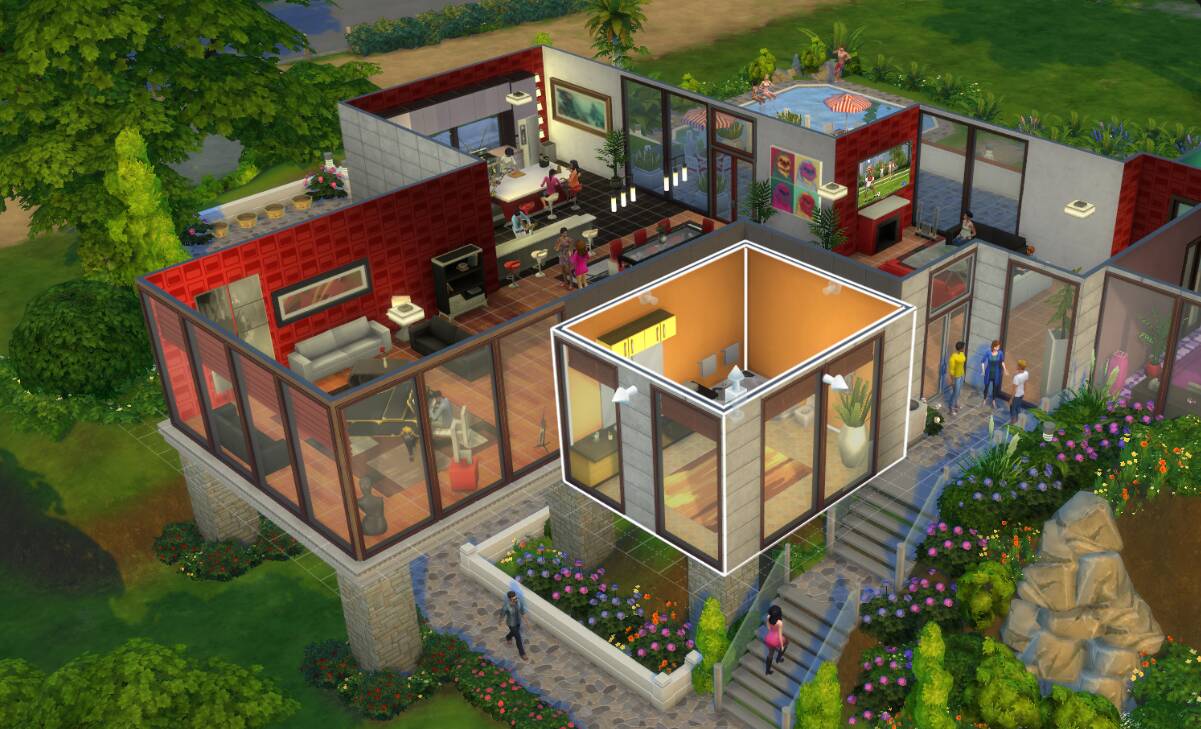Click the resize arrow on the left glass wall

click(x=625, y=393)
